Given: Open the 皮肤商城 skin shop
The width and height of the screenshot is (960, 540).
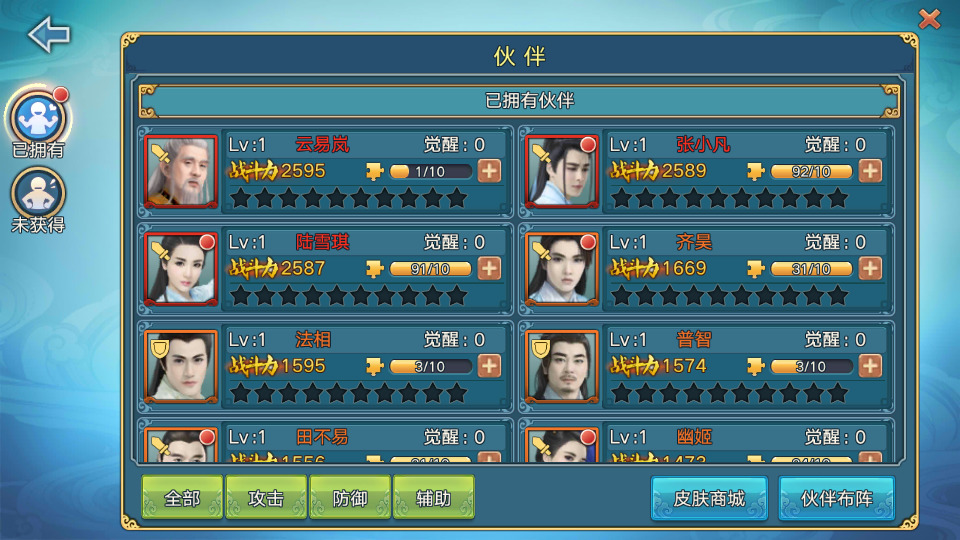Looking at the screenshot, I should (x=709, y=498).
